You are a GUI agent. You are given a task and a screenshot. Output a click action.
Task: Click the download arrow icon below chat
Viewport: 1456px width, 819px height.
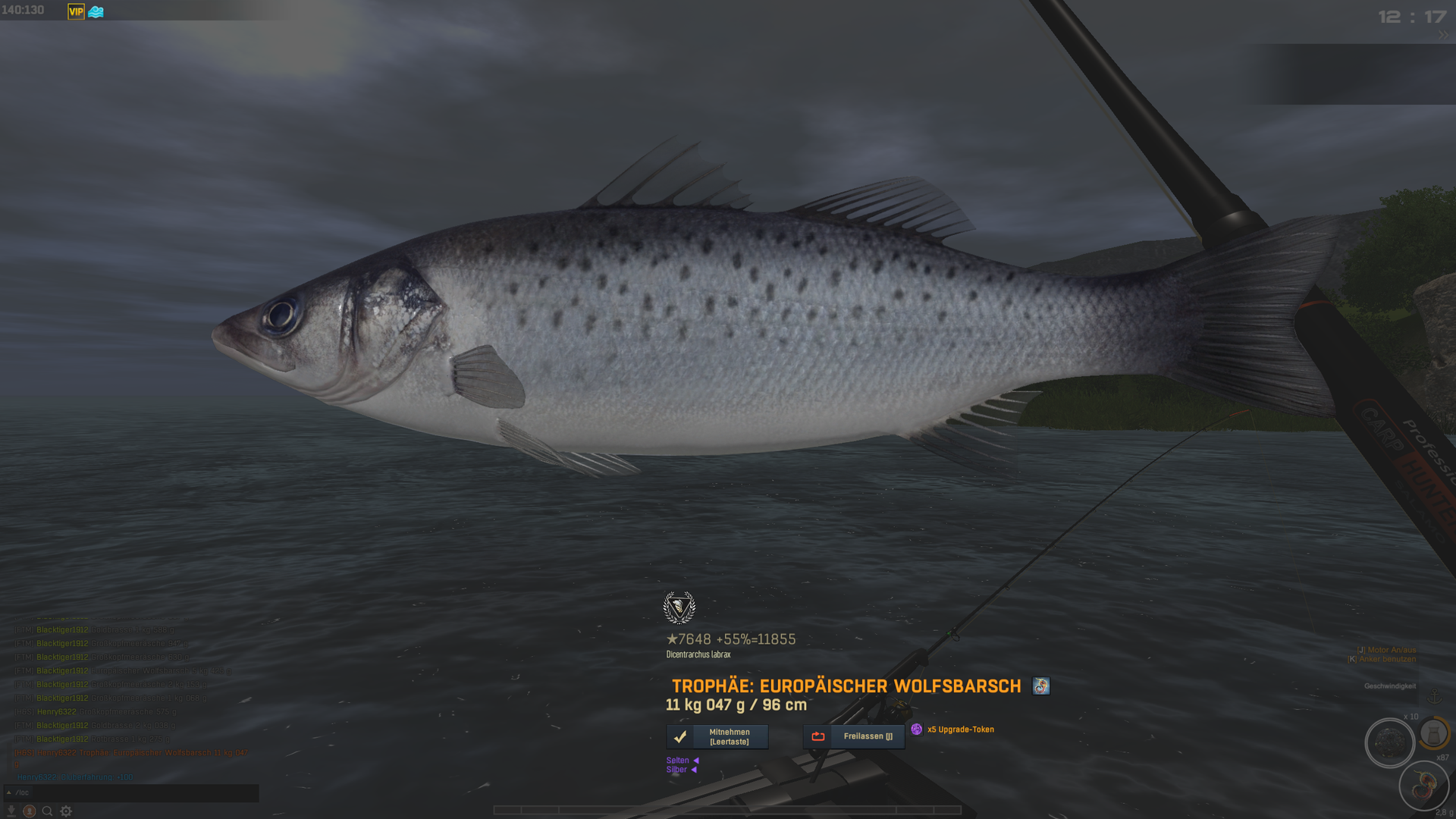coord(11,811)
